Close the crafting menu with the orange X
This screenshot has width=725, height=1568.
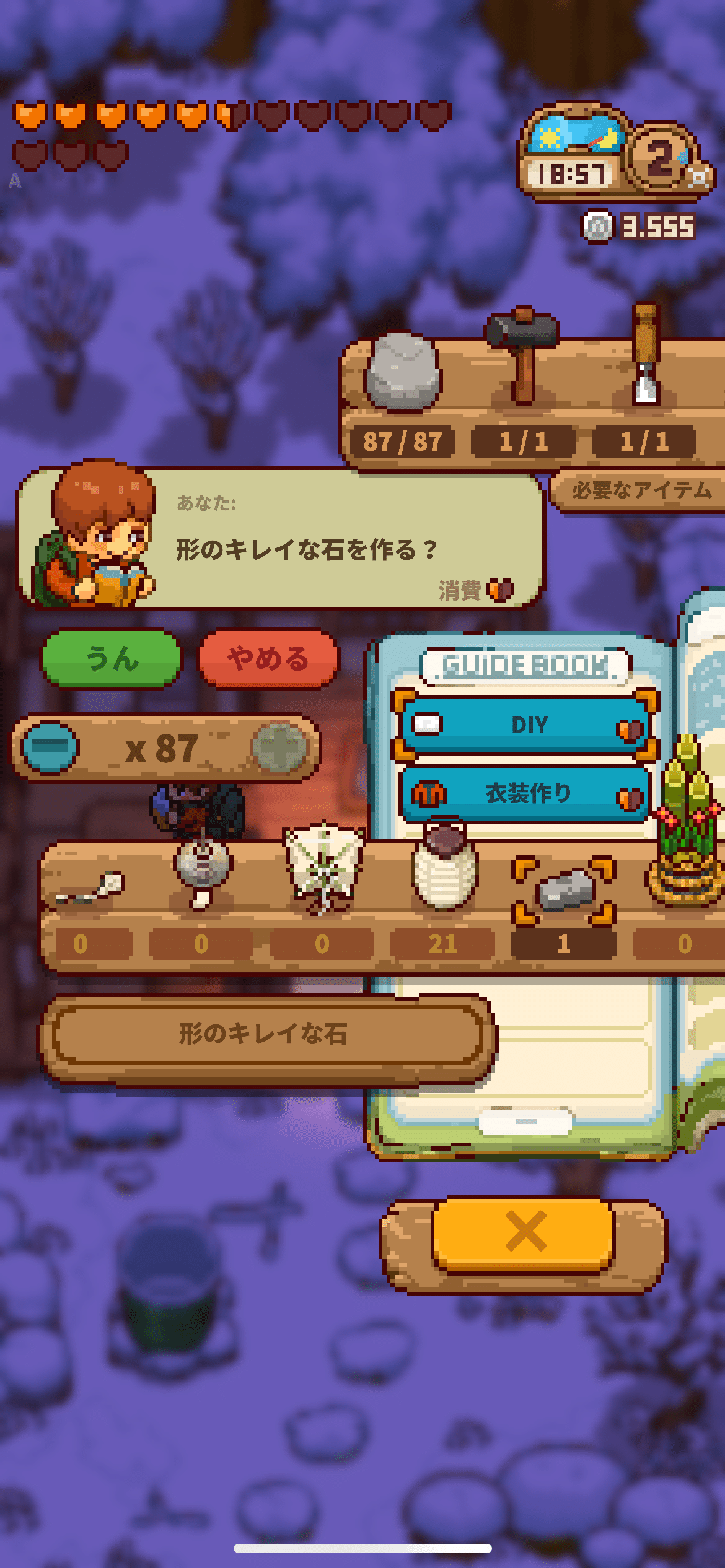524,1231
